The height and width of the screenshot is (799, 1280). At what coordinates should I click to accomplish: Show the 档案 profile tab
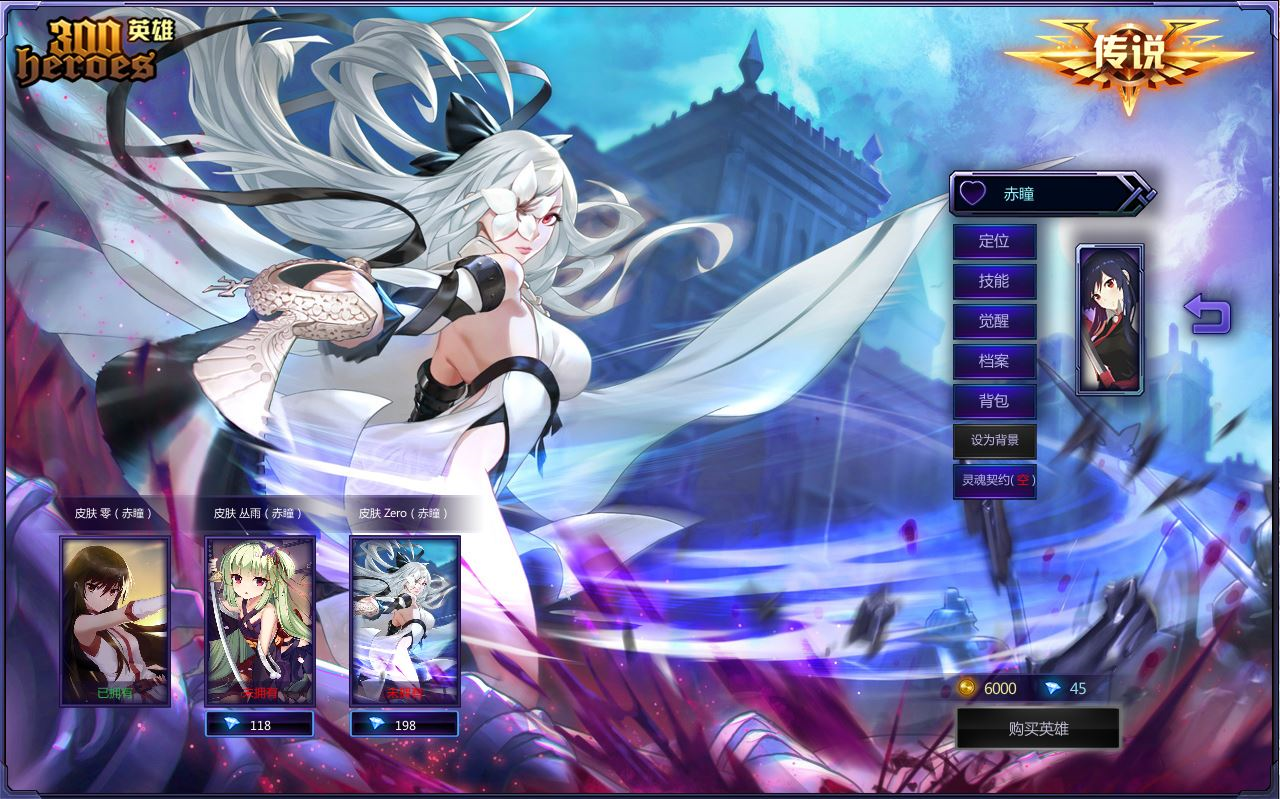pyautogui.click(x=994, y=361)
